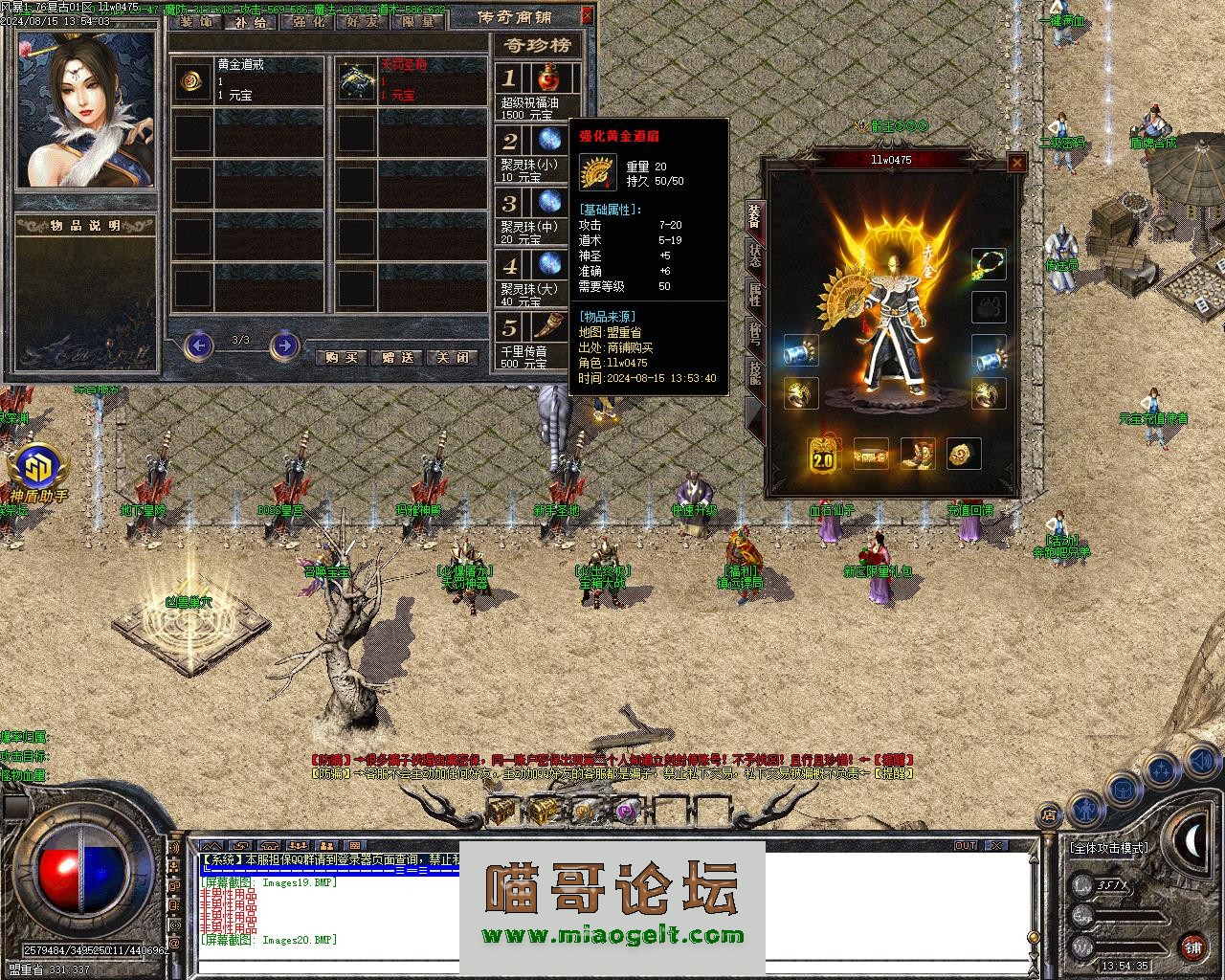Open the 神盾助手 helper icon

point(38,469)
